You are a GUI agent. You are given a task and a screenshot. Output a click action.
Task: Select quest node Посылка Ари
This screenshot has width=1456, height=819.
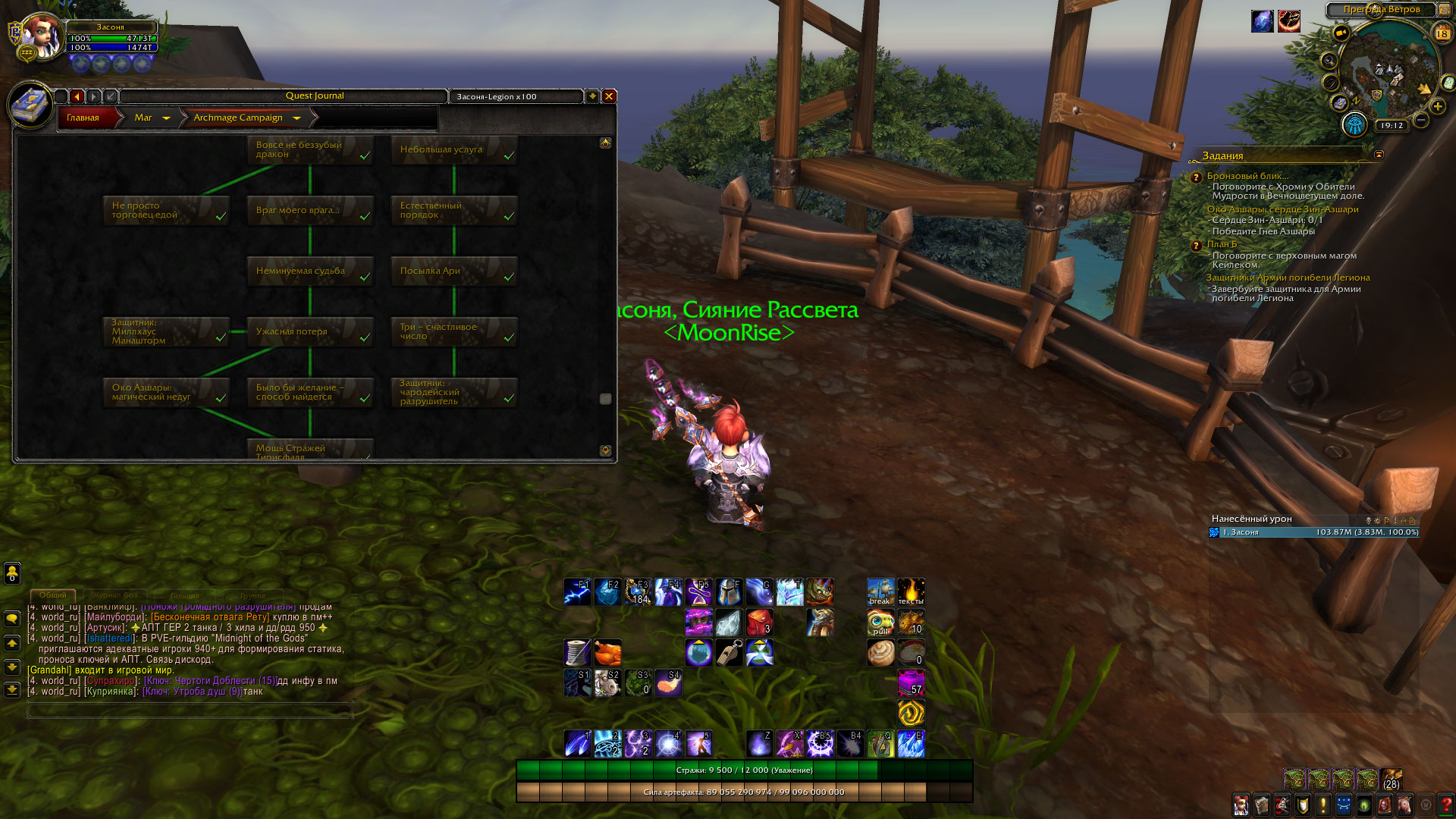453,271
